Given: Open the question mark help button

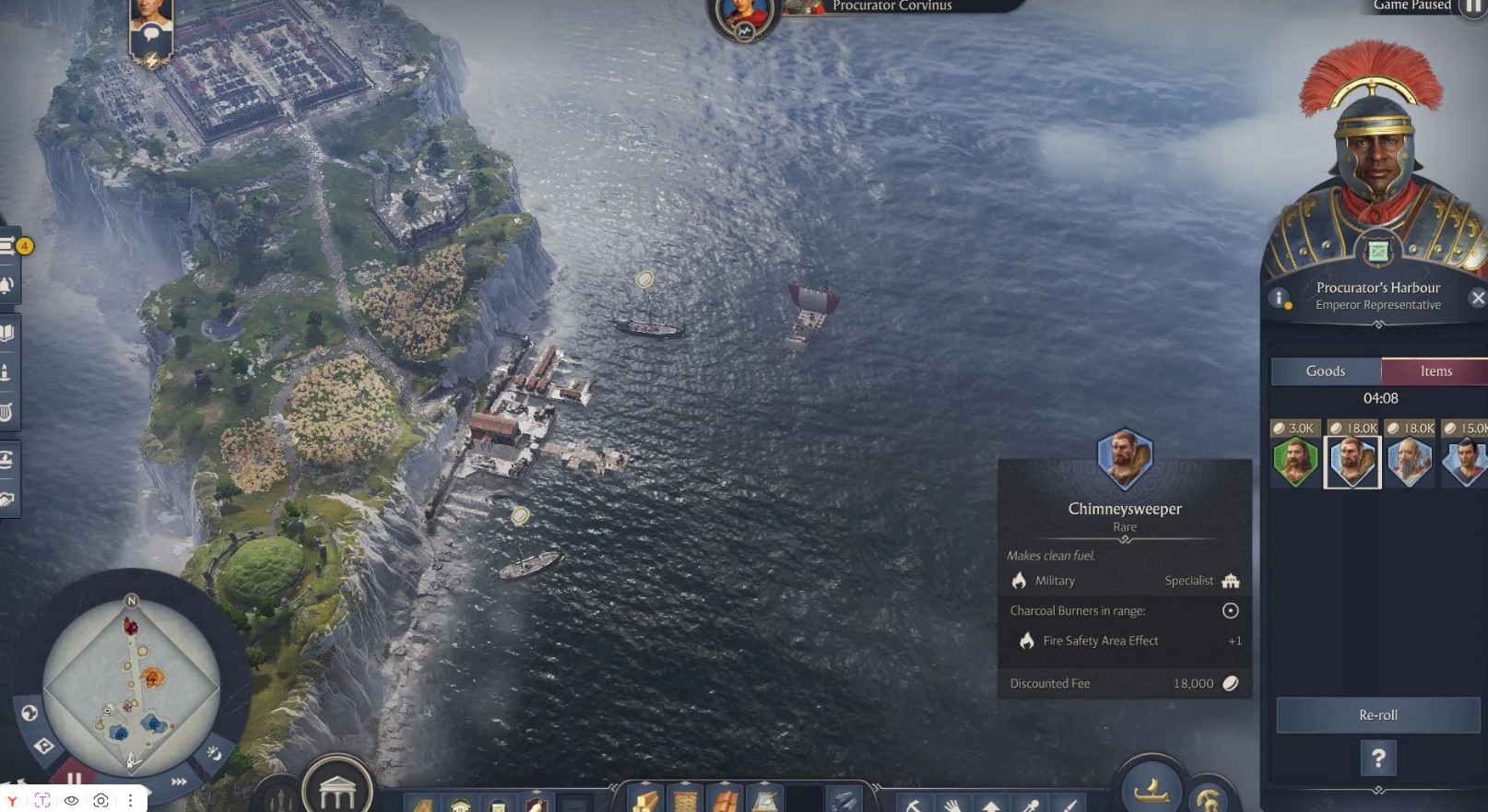Looking at the screenshot, I should (1378, 759).
